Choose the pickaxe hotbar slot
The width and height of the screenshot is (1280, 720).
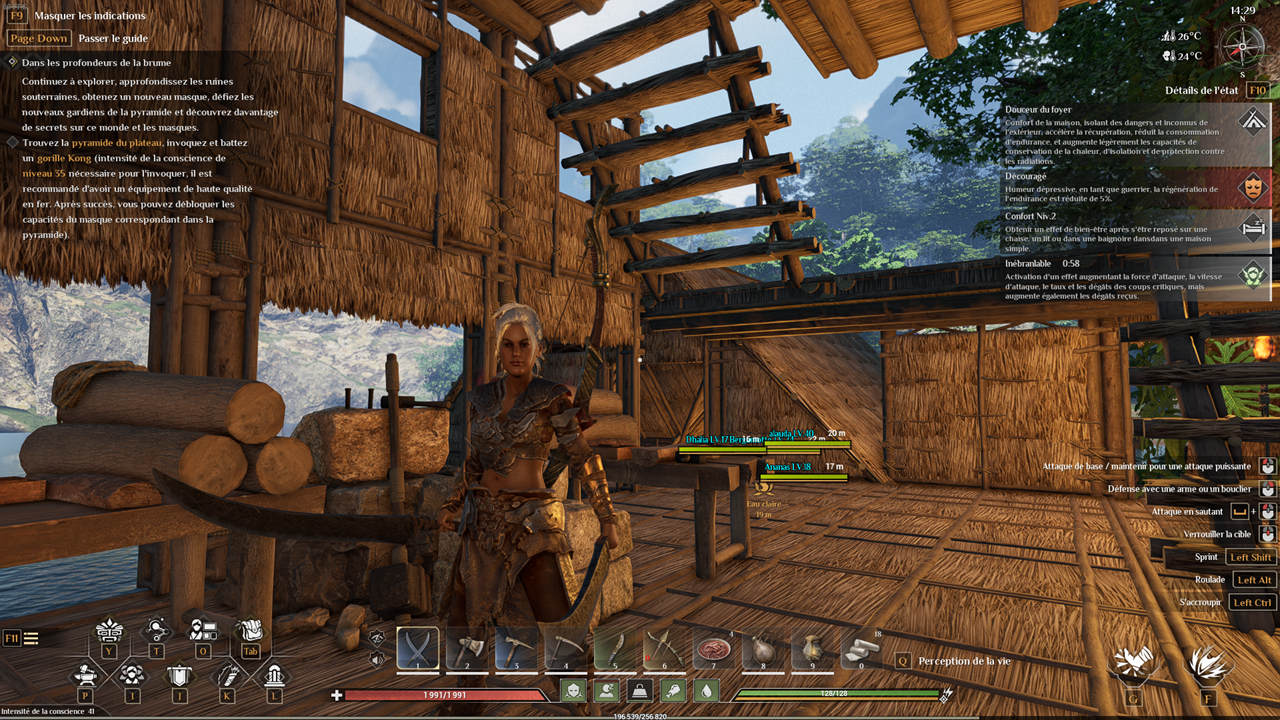click(x=516, y=648)
